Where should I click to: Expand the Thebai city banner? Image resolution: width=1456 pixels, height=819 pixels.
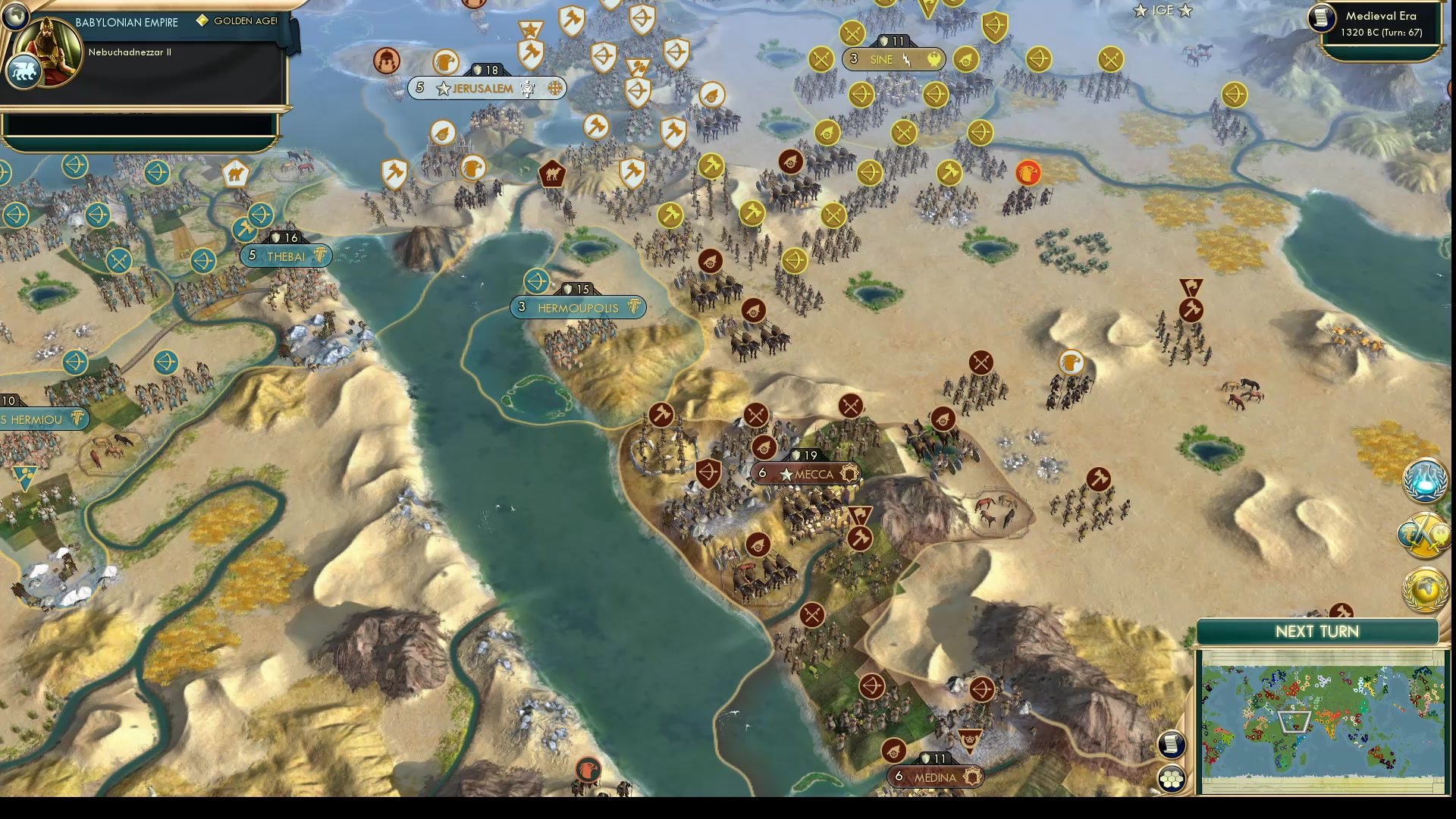point(287,256)
